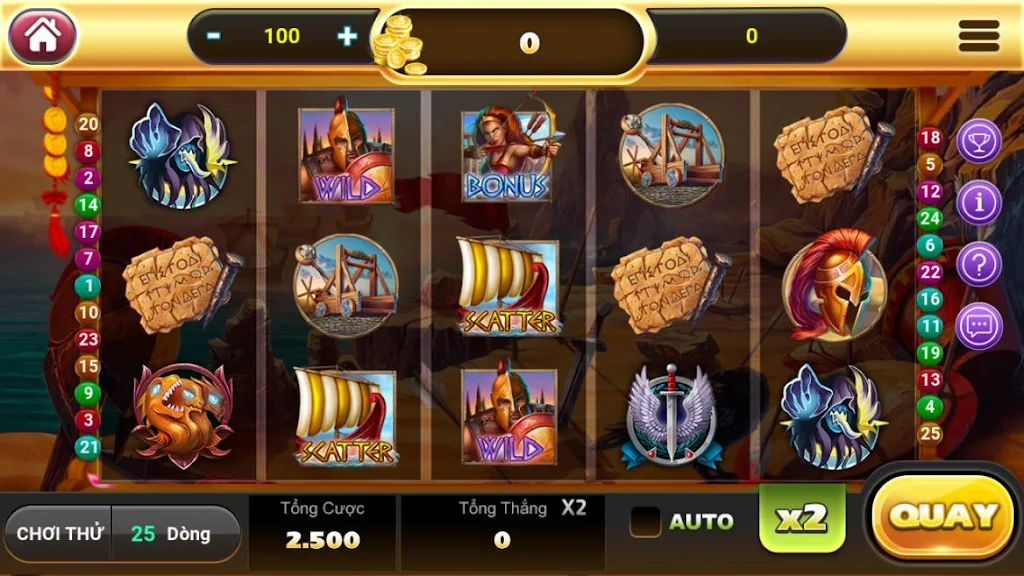The image size is (1024, 576).
Task: Select payline number 21
Action: click(x=88, y=447)
